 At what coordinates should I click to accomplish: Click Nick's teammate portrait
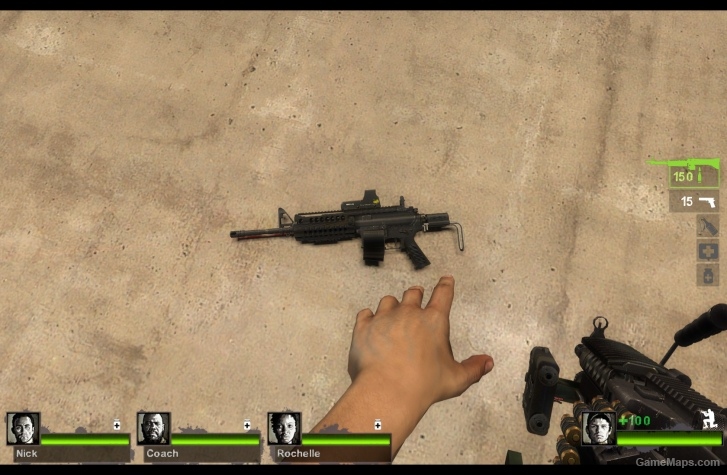click(x=23, y=428)
